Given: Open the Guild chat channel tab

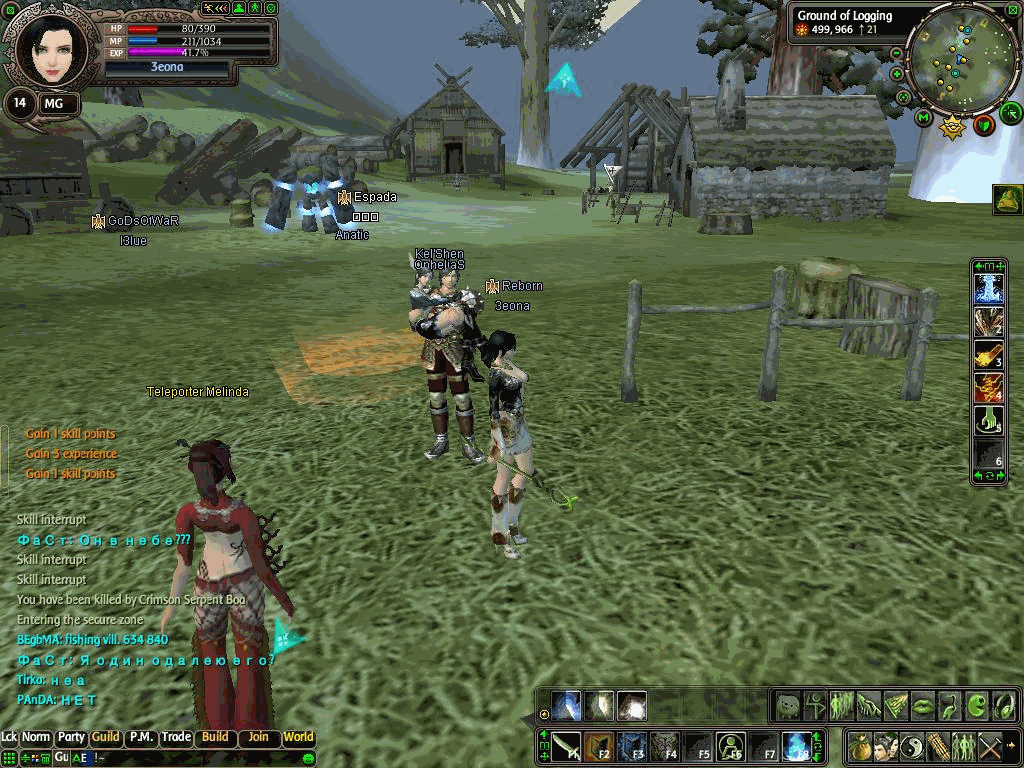Looking at the screenshot, I should click(x=105, y=737).
